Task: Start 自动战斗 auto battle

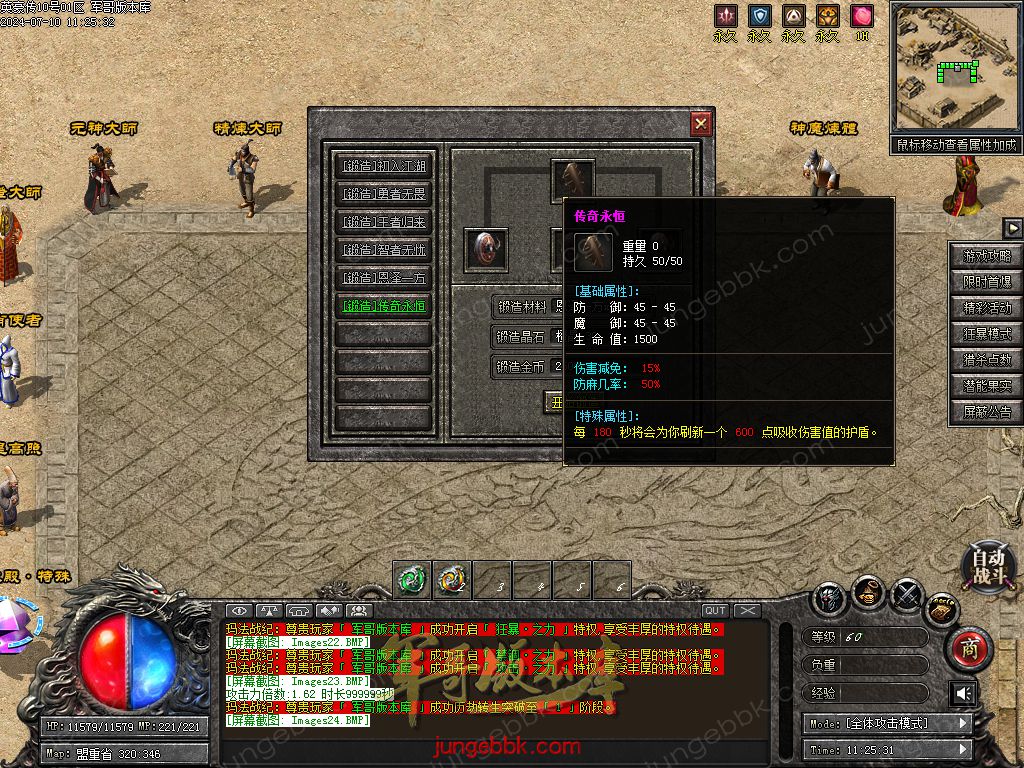Action: [989, 565]
